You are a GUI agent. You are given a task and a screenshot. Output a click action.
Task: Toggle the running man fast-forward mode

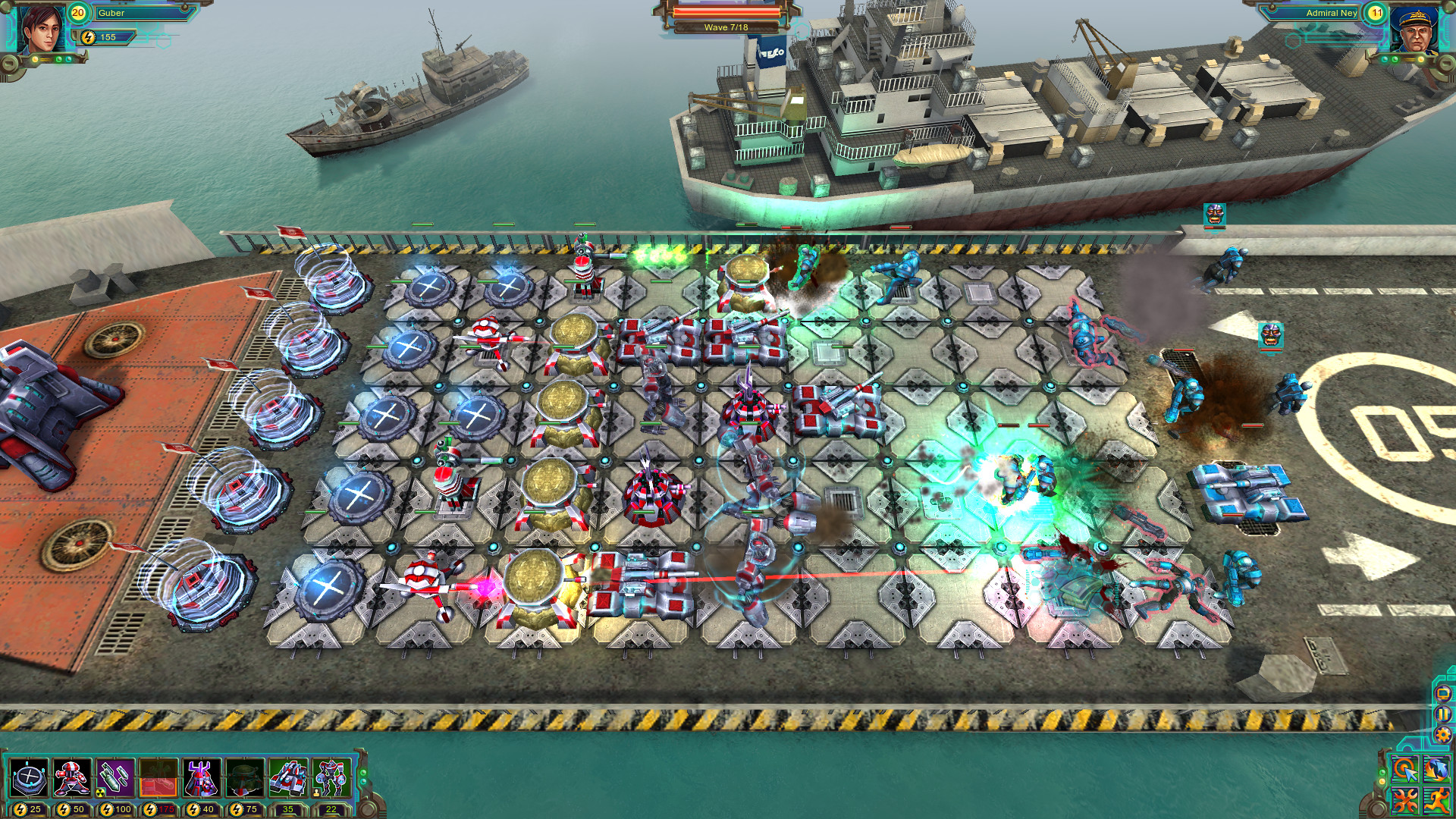pos(1438,801)
